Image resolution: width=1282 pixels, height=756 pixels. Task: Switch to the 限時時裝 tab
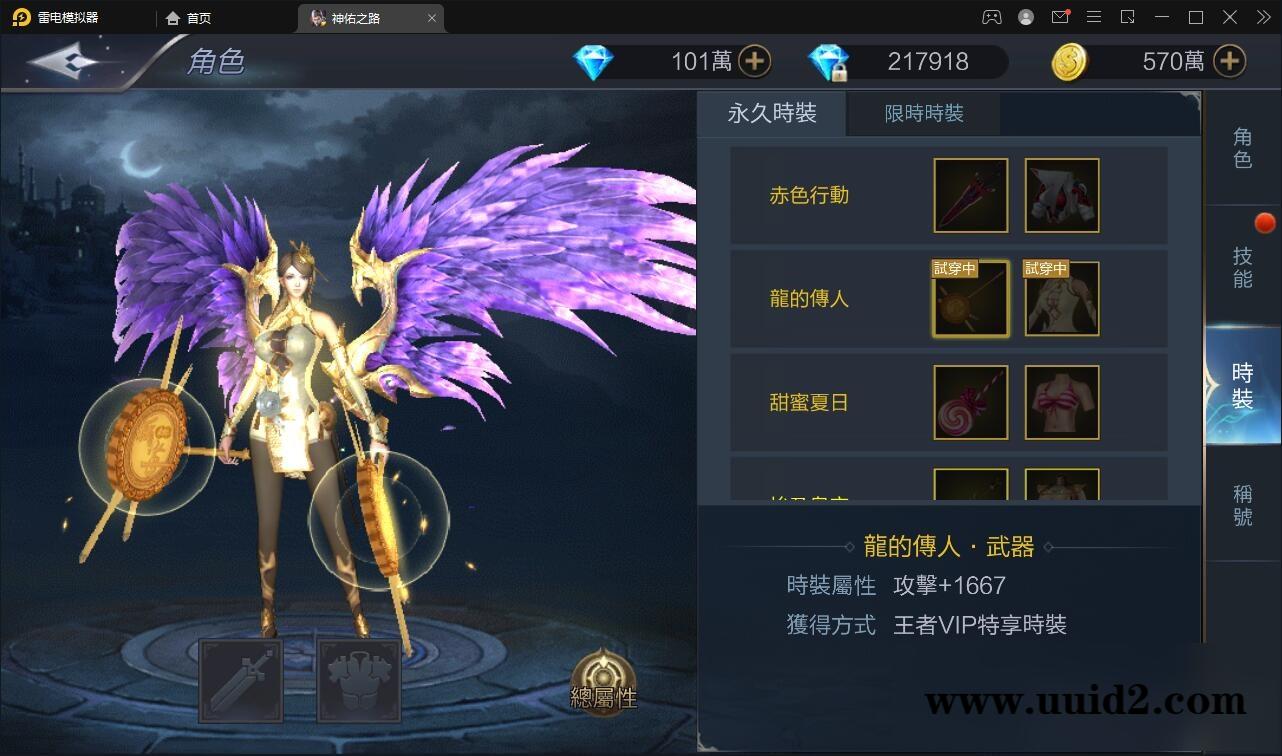922,113
